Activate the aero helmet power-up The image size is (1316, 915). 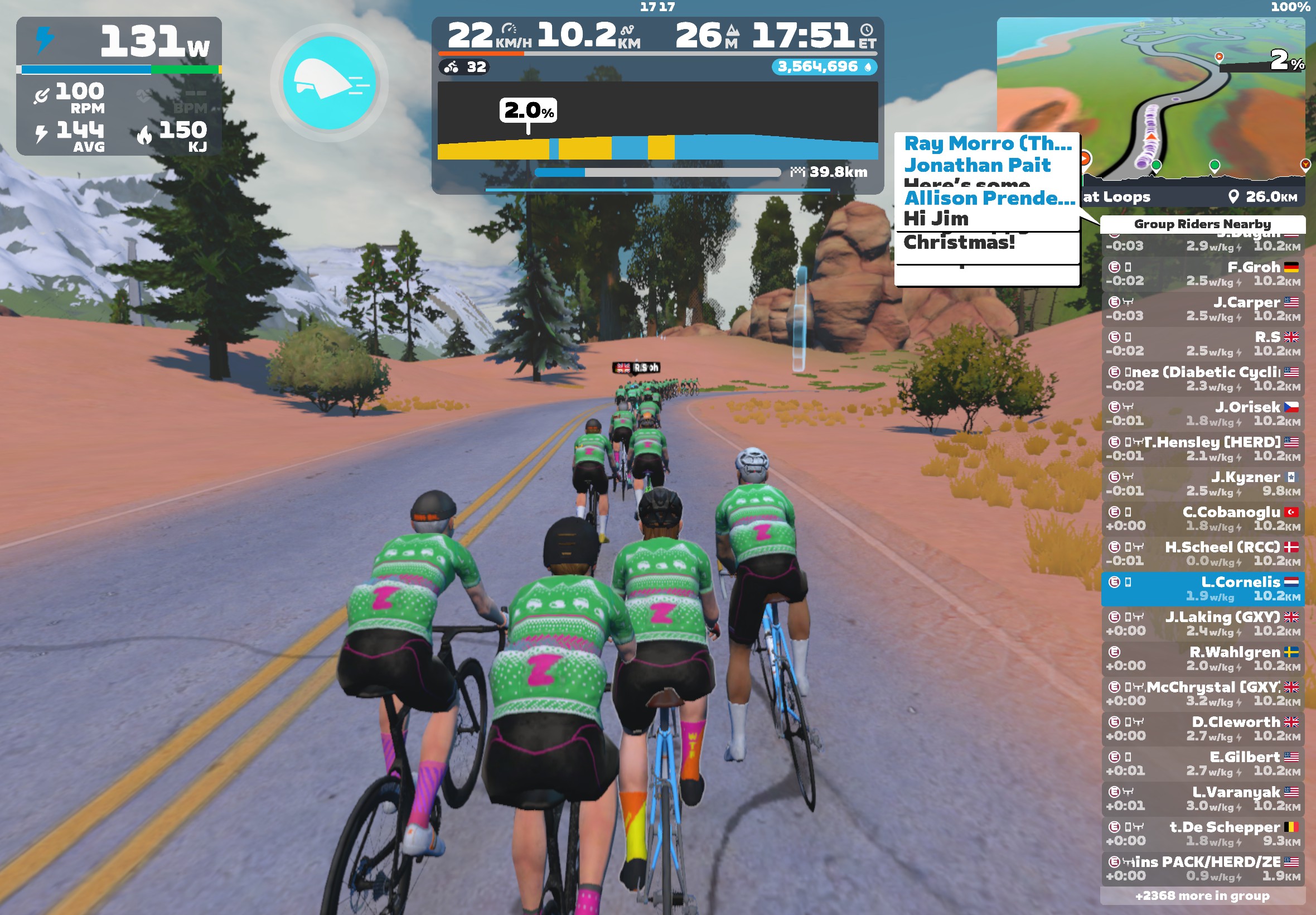(330, 83)
